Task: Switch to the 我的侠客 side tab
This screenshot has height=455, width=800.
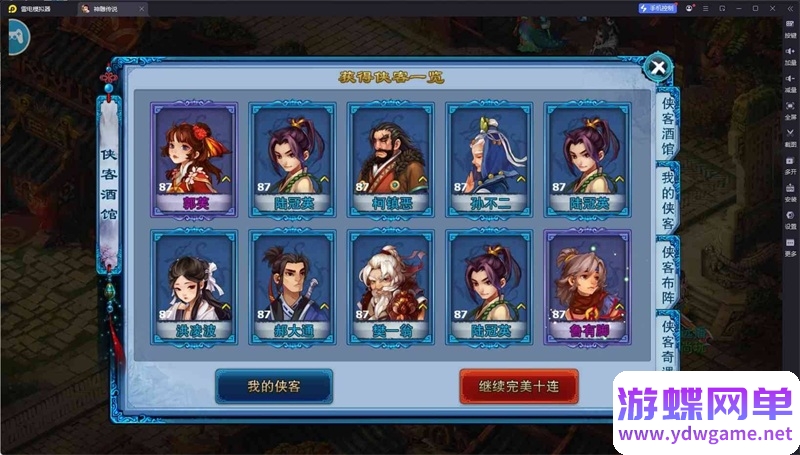Action: coord(667,200)
